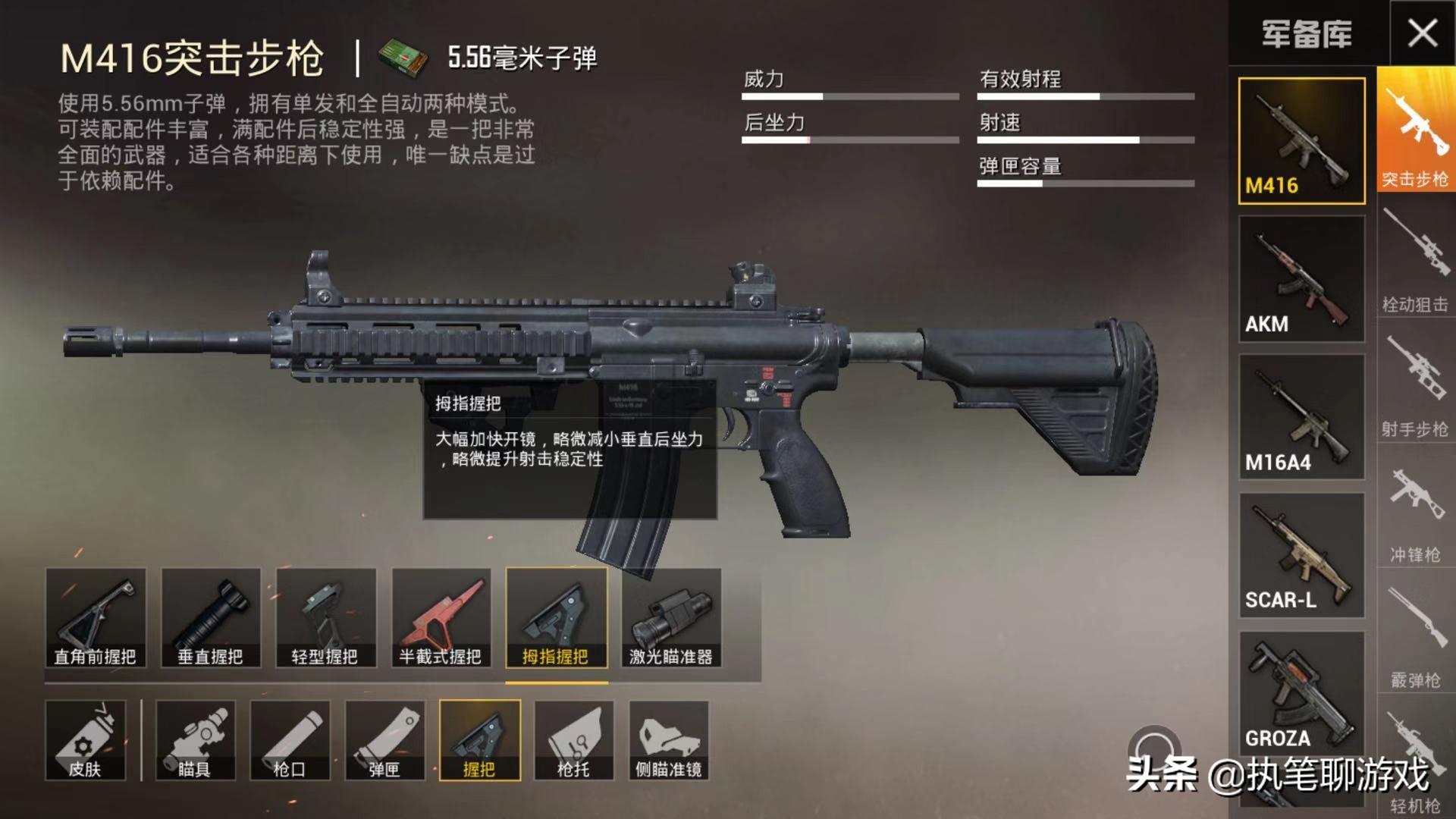
Task: Click the 威力 power stat bar
Action: tap(849, 96)
